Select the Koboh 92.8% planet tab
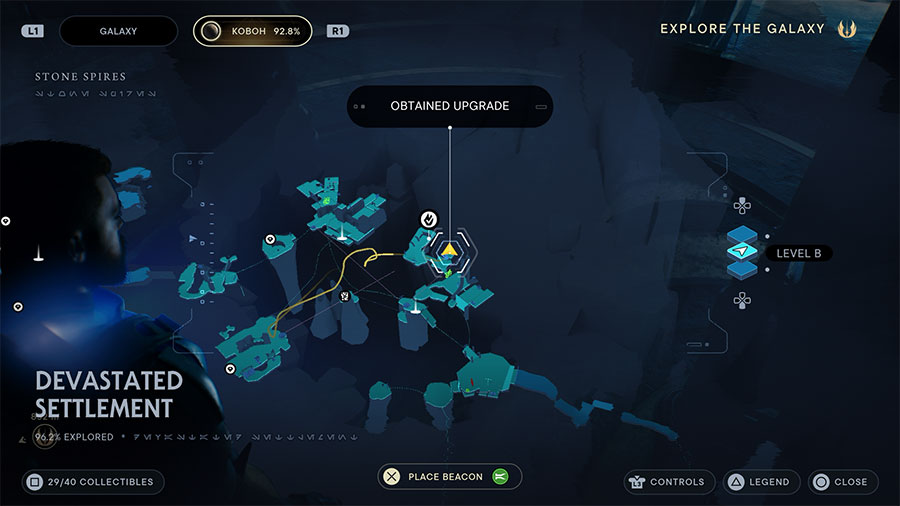Screen dimensions: 900x506 point(252,31)
